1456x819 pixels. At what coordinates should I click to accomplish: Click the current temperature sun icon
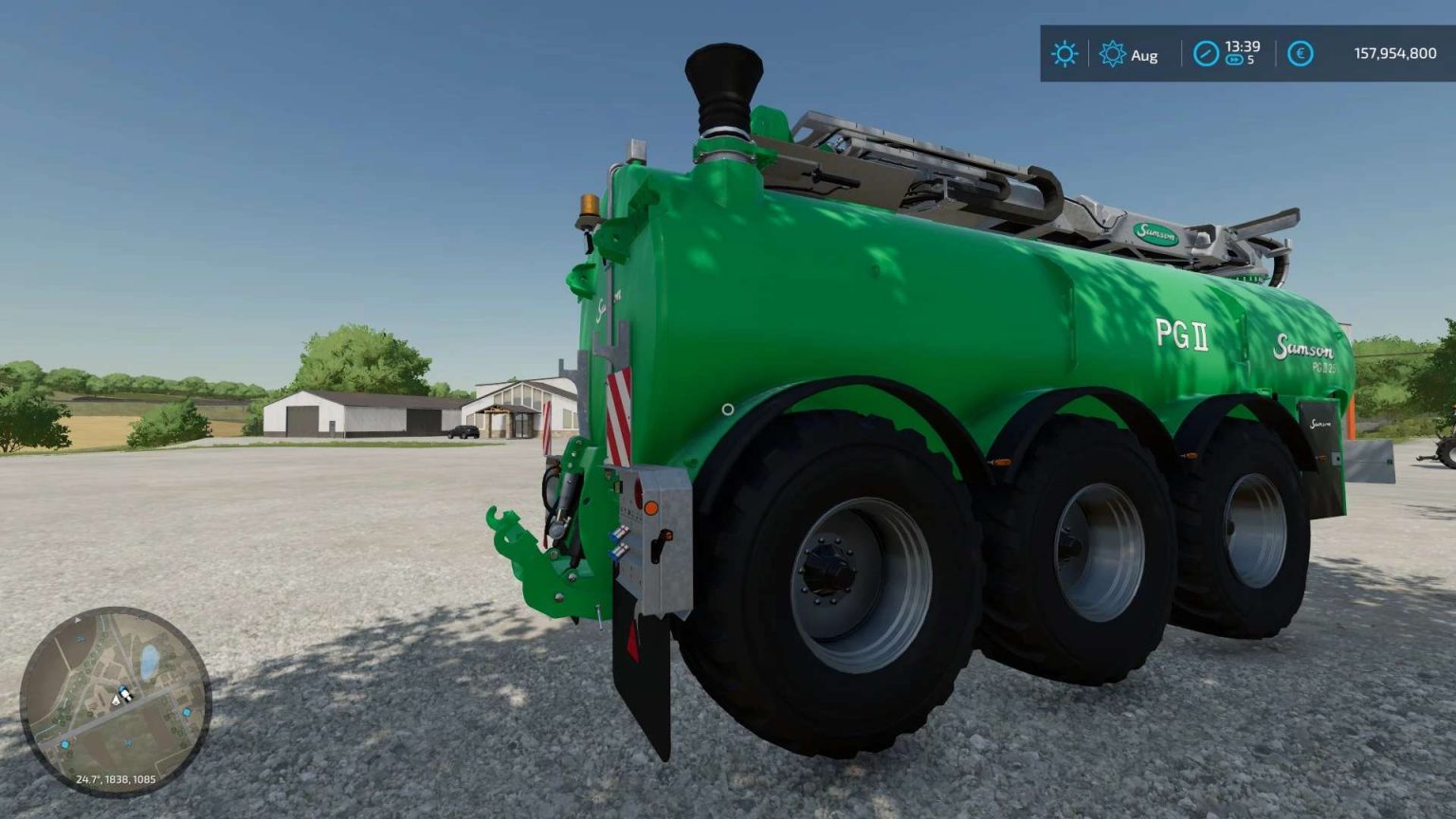point(1064,55)
